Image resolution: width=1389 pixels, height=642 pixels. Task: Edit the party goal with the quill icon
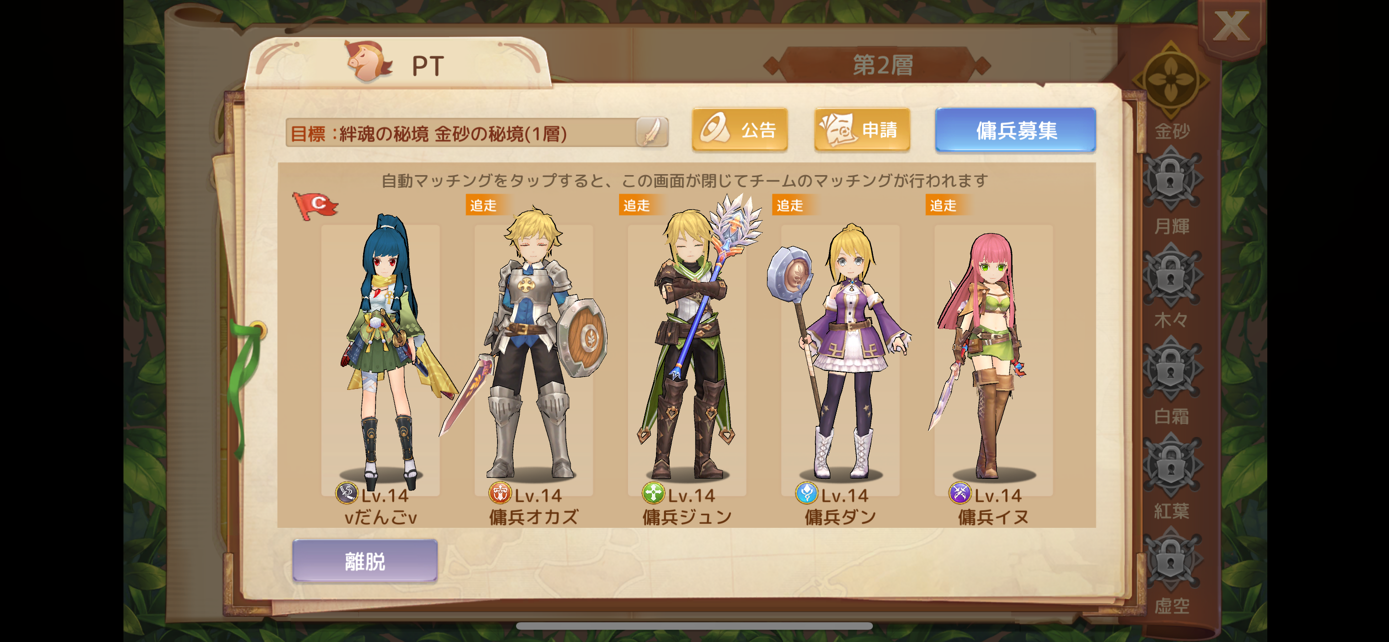[651, 132]
